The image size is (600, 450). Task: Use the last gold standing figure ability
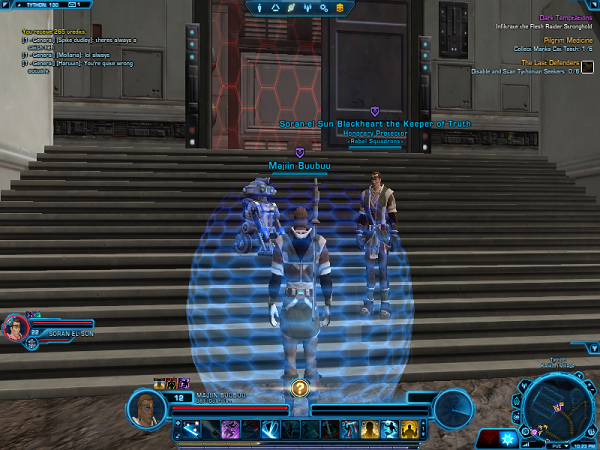point(409,429)
